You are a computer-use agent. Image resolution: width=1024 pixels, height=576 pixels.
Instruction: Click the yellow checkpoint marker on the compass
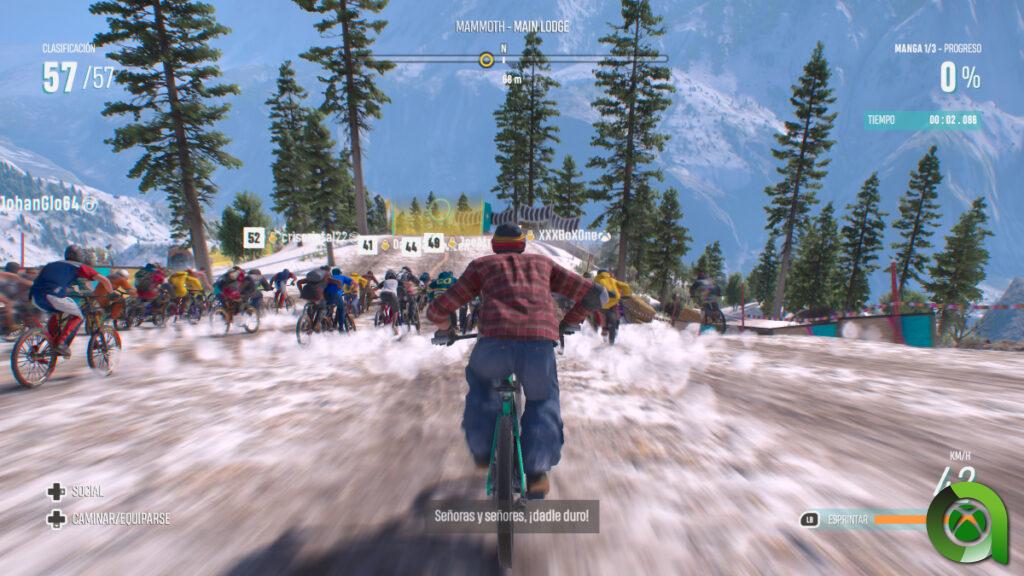coord(486,60)
